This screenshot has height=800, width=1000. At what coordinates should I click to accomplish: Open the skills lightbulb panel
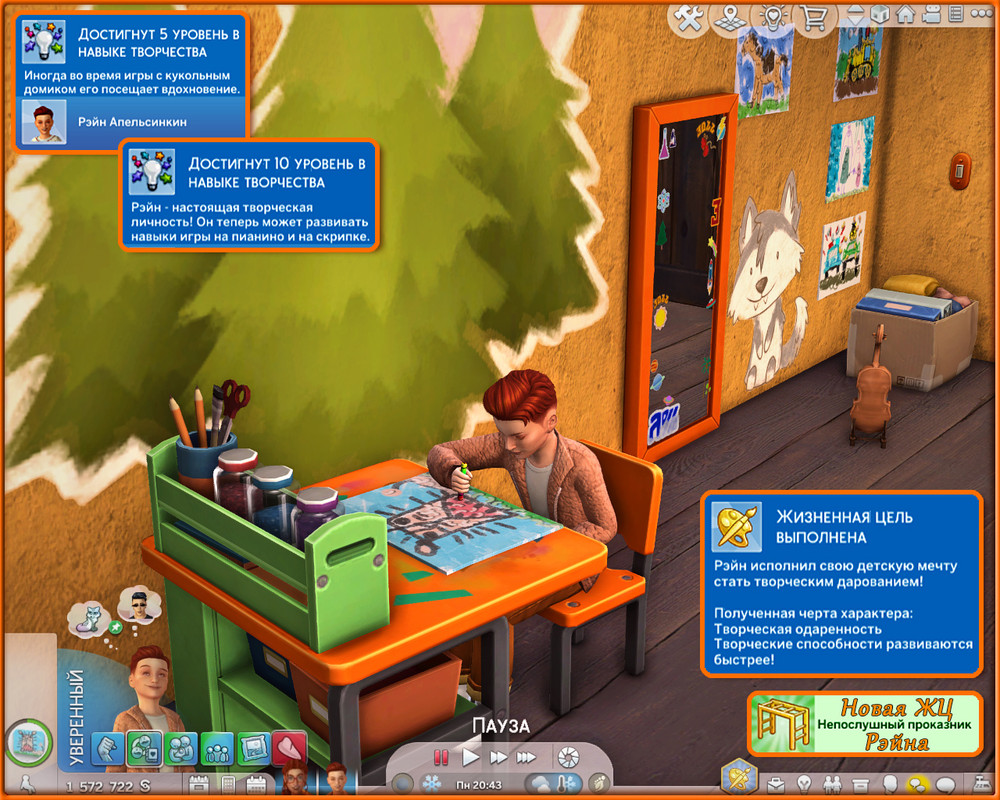coord(803,783)
